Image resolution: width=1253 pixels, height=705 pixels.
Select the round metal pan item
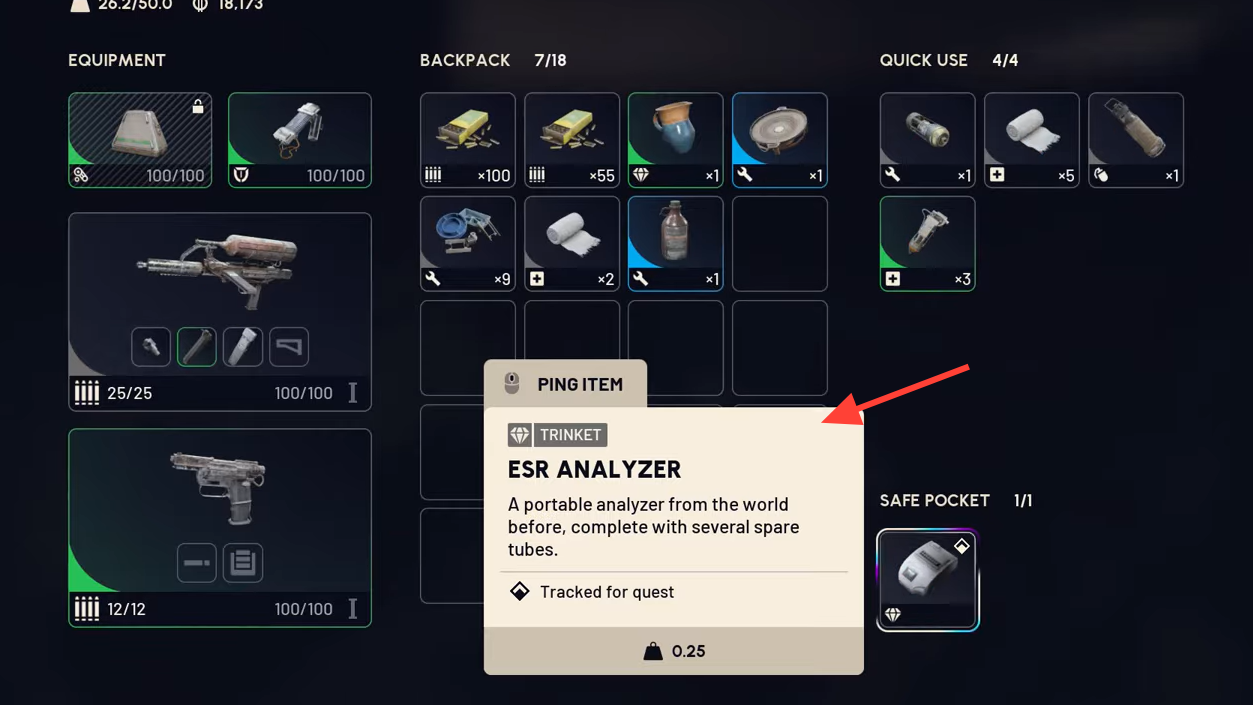tap(780, 140)
